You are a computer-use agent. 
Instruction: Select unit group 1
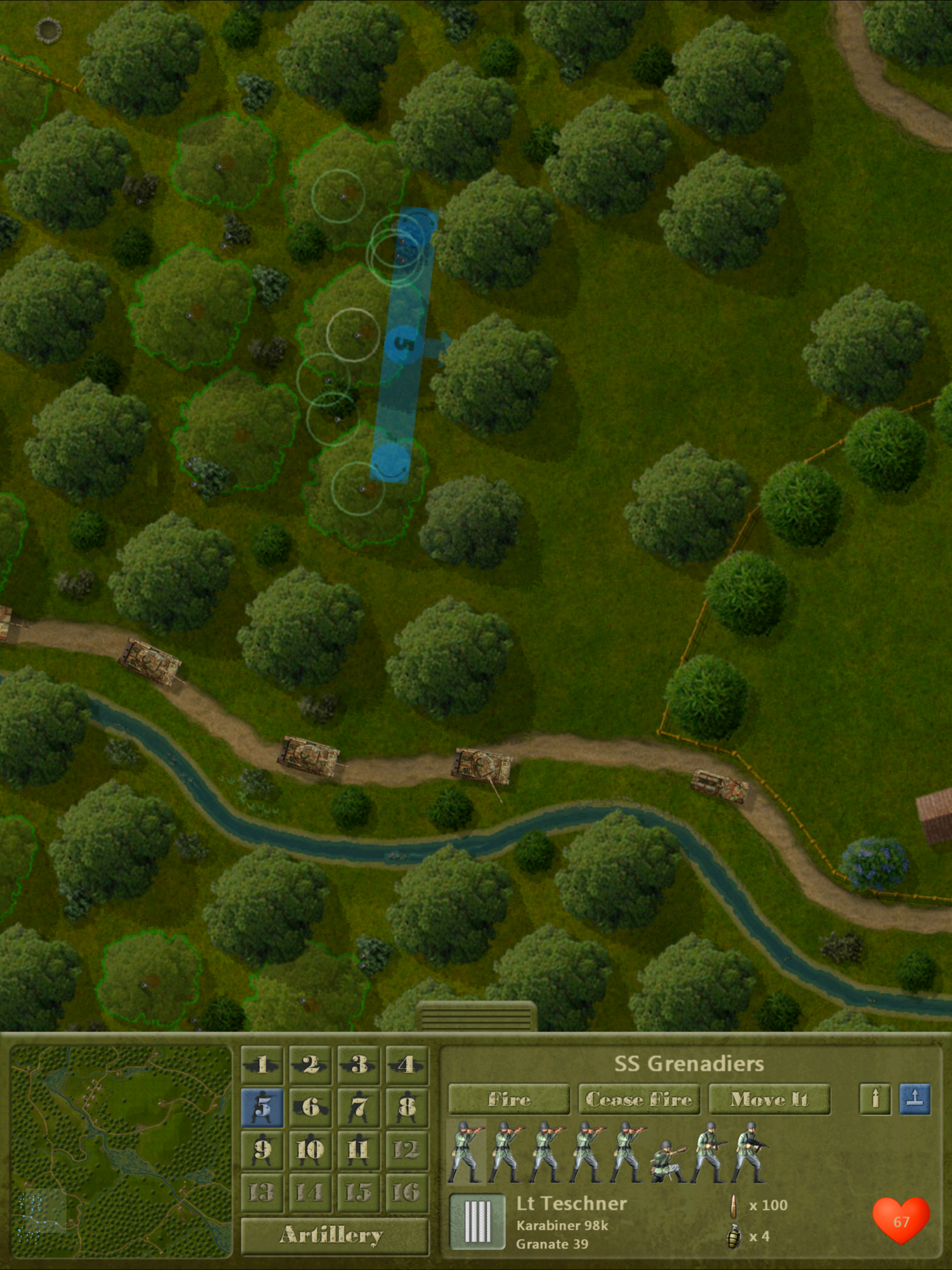click(262, 1065)
